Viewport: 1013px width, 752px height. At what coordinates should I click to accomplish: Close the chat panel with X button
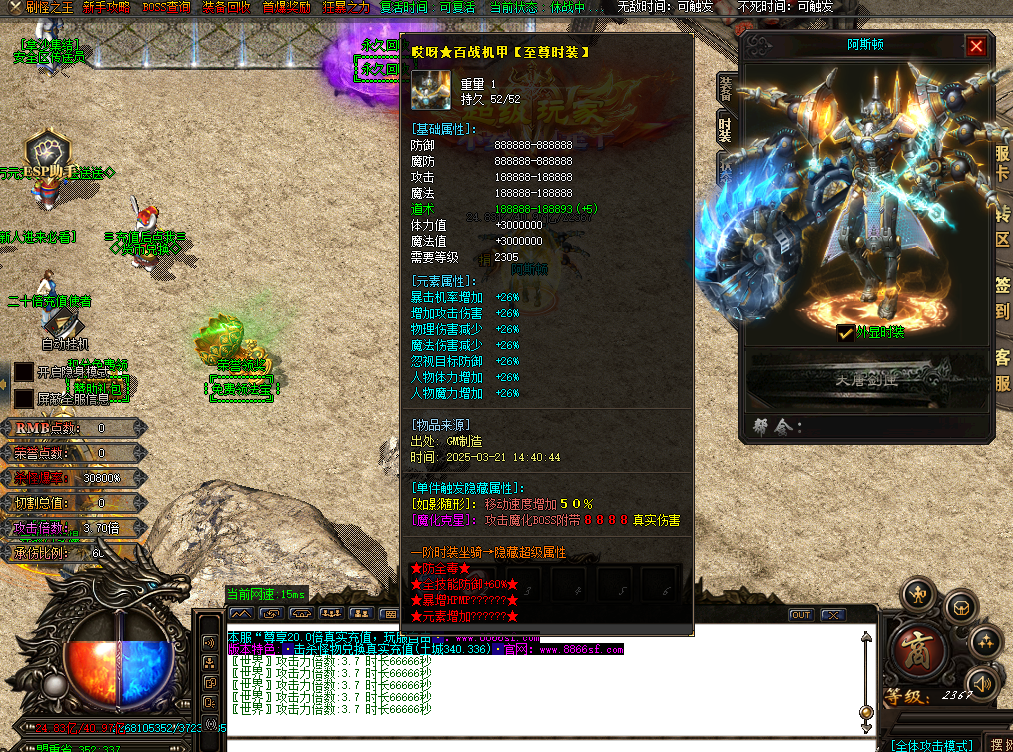pos(831,614)
